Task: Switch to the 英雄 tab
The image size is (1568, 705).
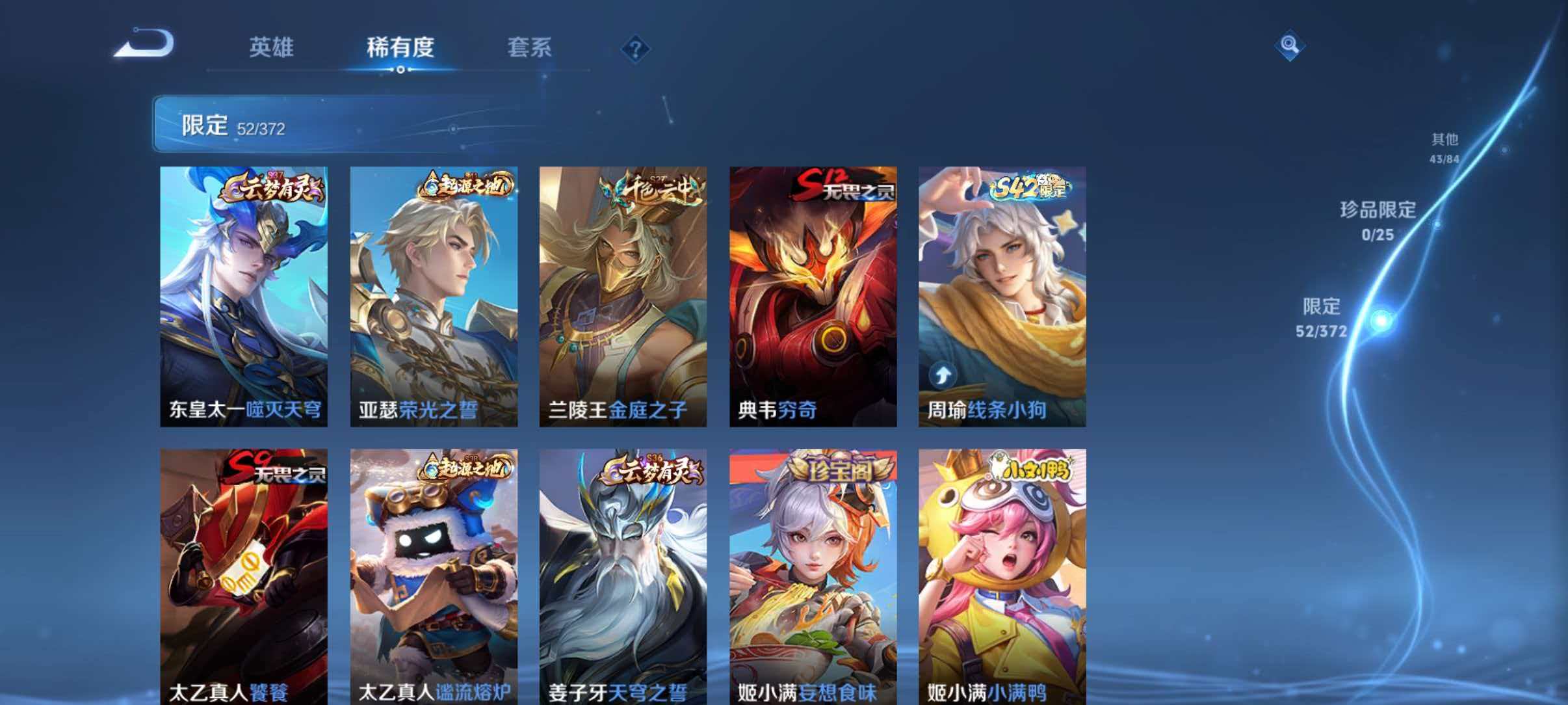Action: pos(271,47)
